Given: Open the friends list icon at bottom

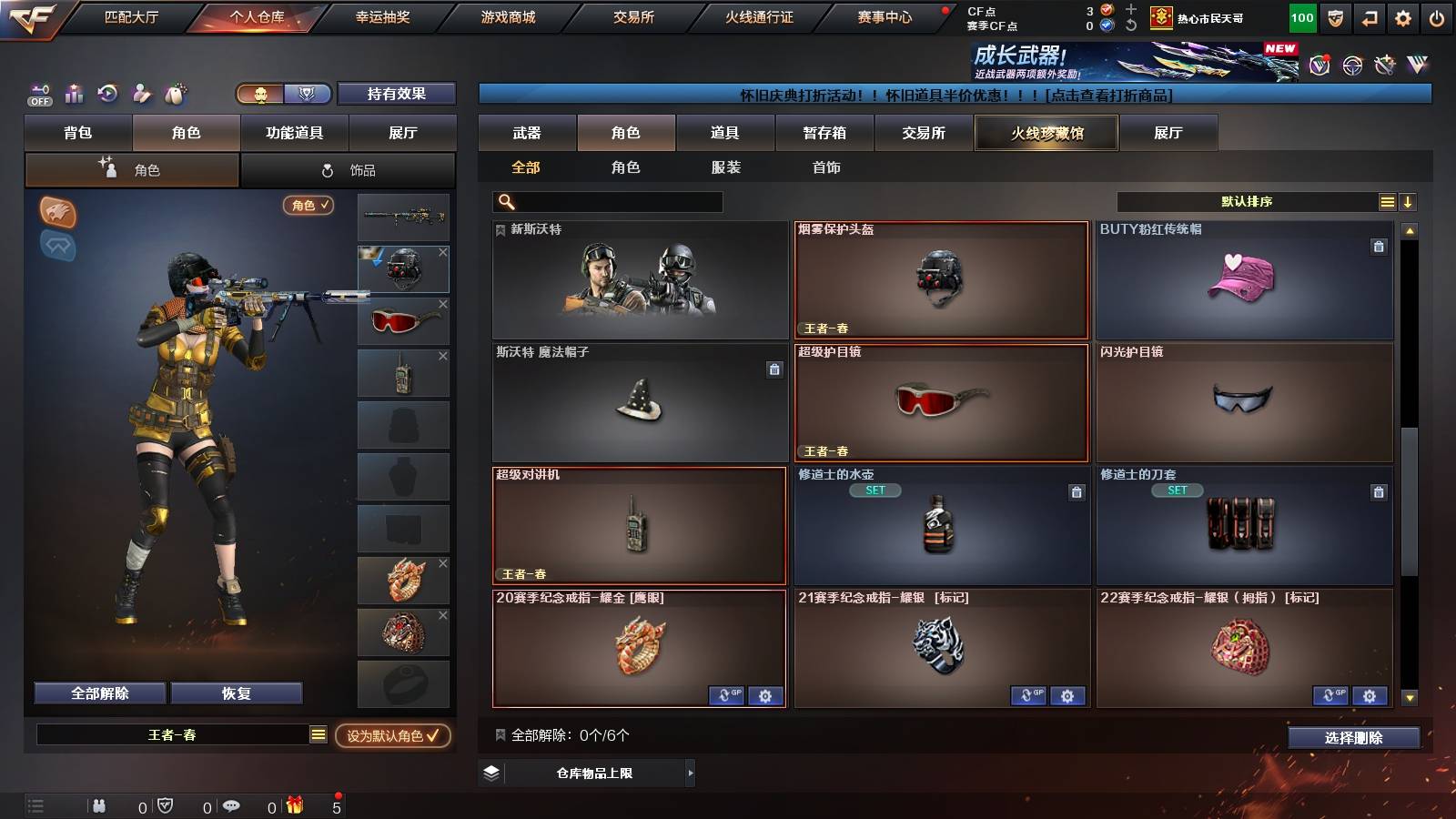Looking at the screenshot, I should tap(98, 805).
